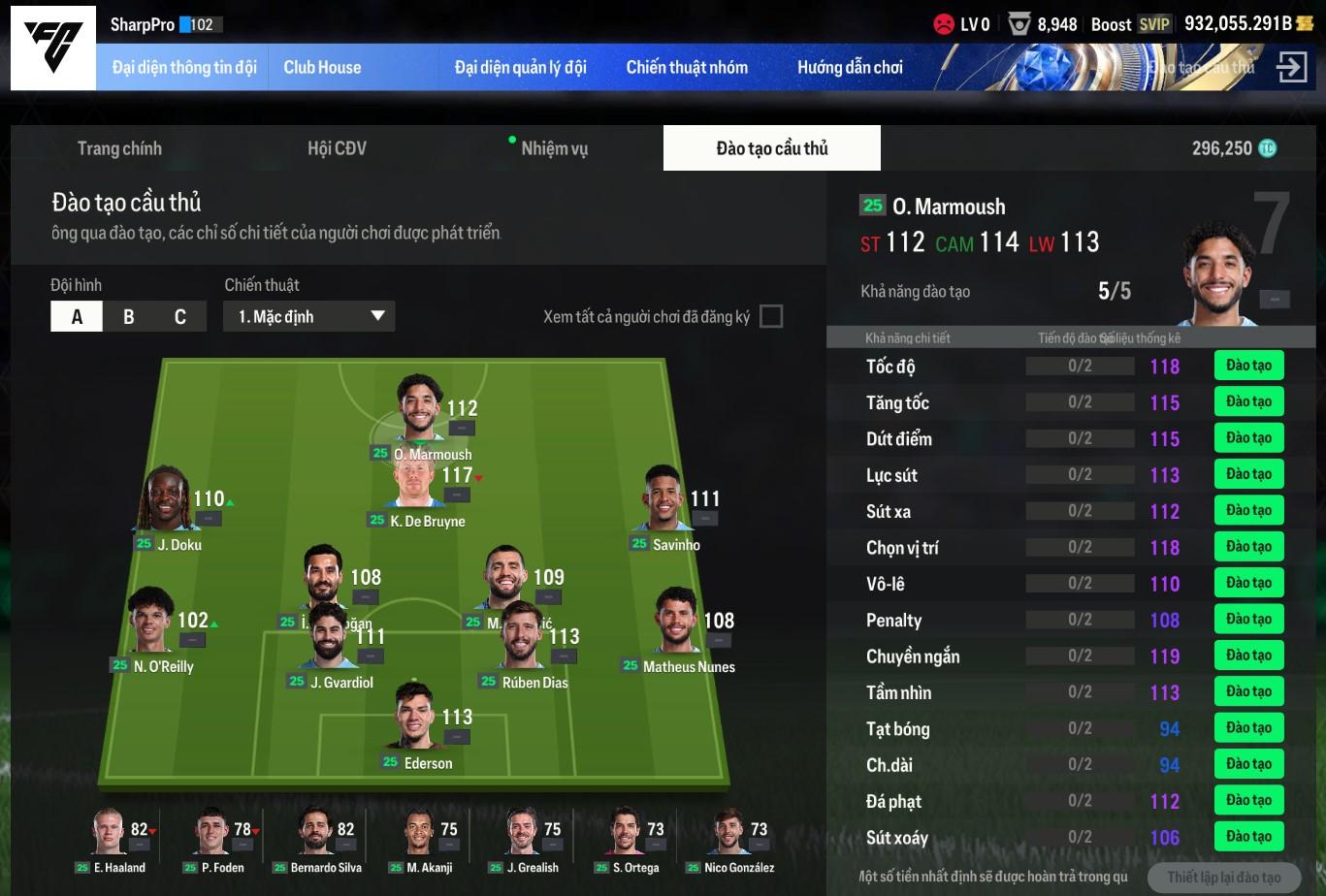Choose substitute E. Haaland
The height and width of the screenshot is (896, 1326).
click(x=110, y=834)
